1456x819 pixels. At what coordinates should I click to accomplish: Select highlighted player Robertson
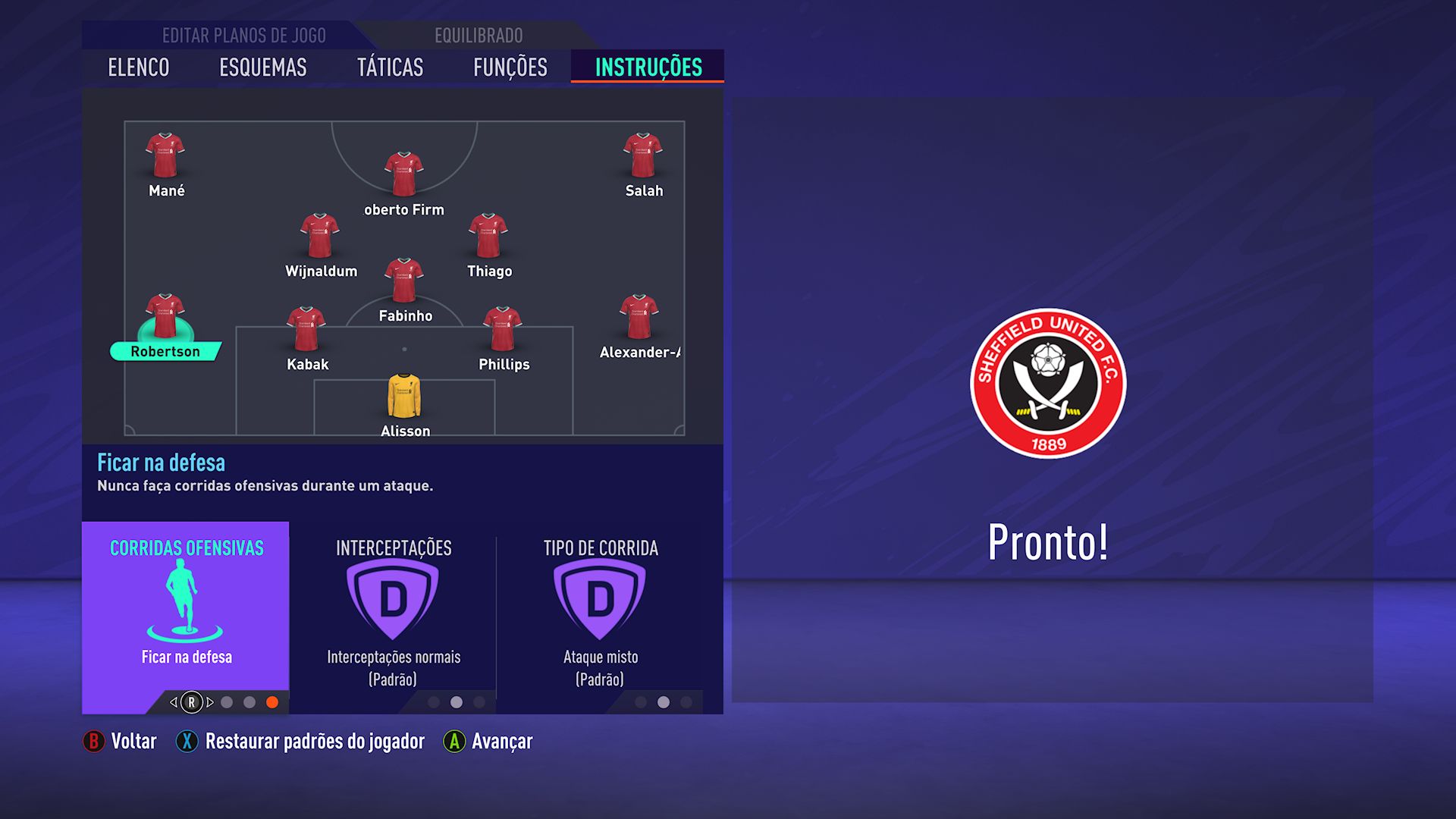point(165,316)
